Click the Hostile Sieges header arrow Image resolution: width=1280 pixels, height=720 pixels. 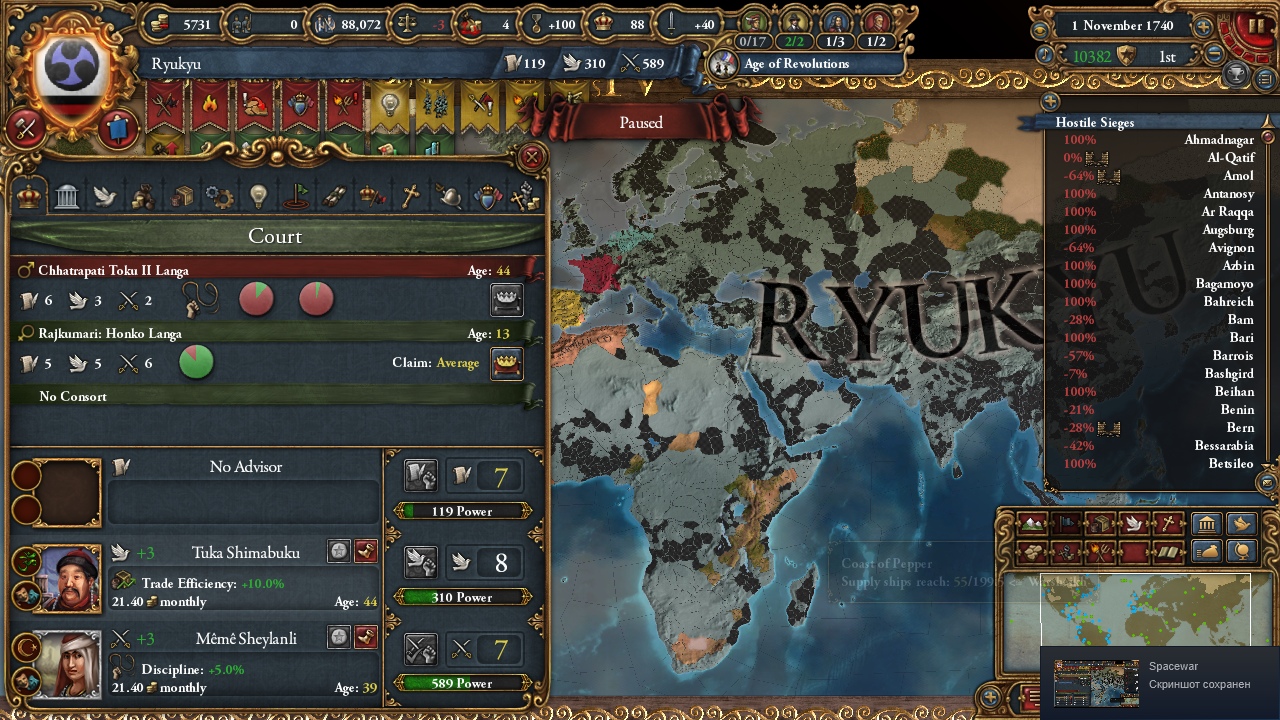click(1268, 122)
